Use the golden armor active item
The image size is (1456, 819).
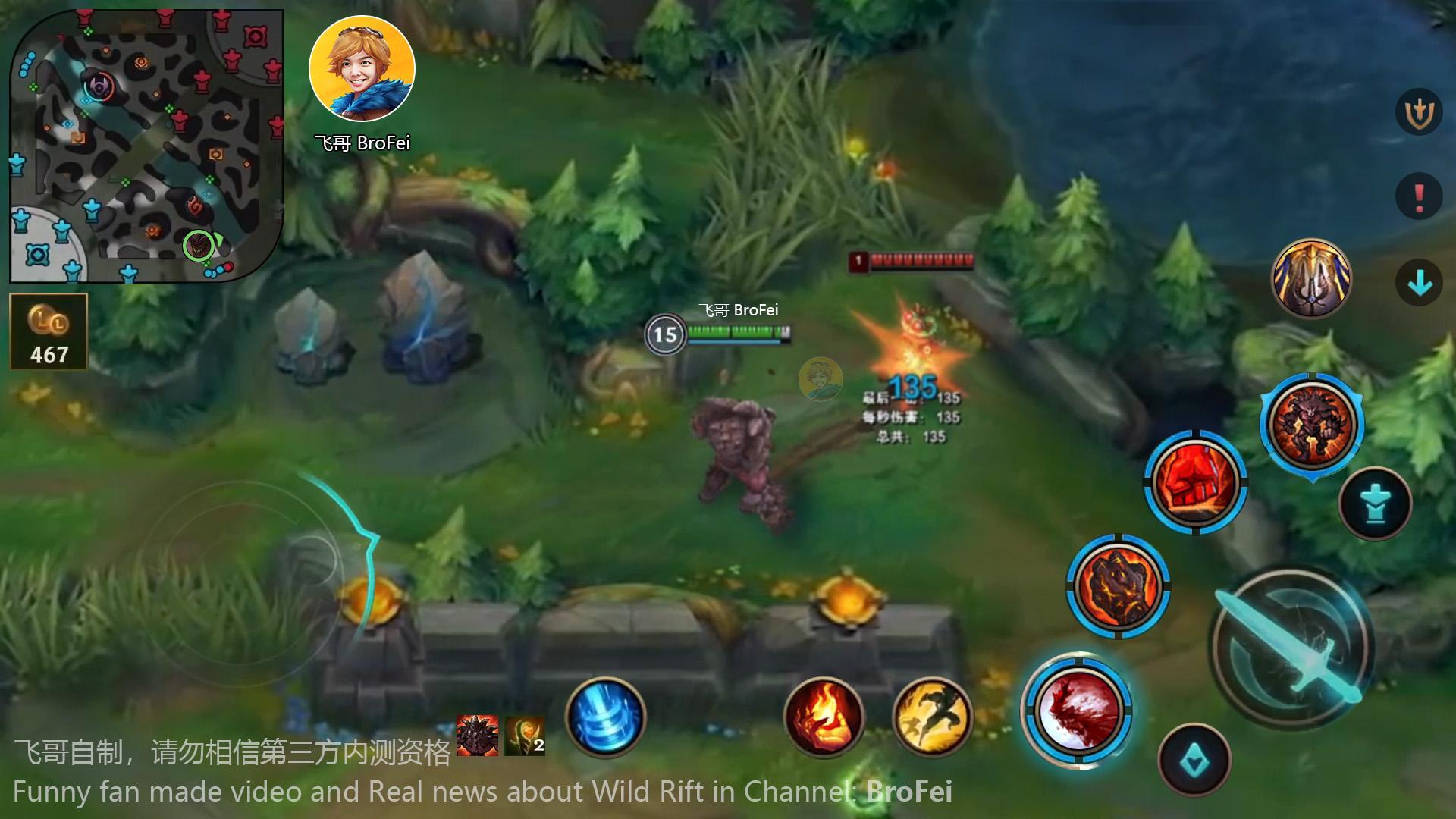coord(1311,279)
